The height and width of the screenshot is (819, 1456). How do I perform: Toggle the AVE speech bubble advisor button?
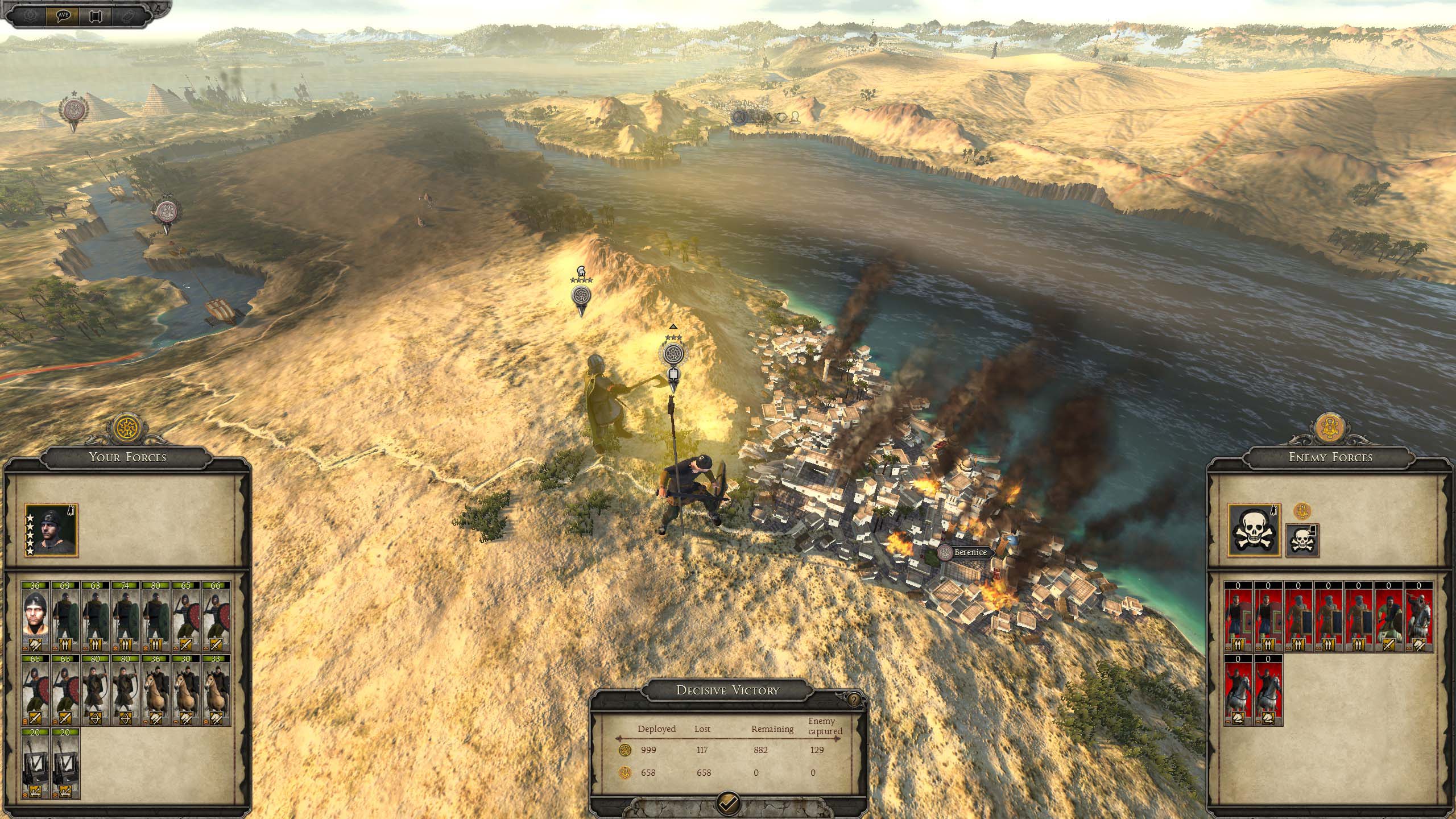pyautogui.click(x=63, y=15)
